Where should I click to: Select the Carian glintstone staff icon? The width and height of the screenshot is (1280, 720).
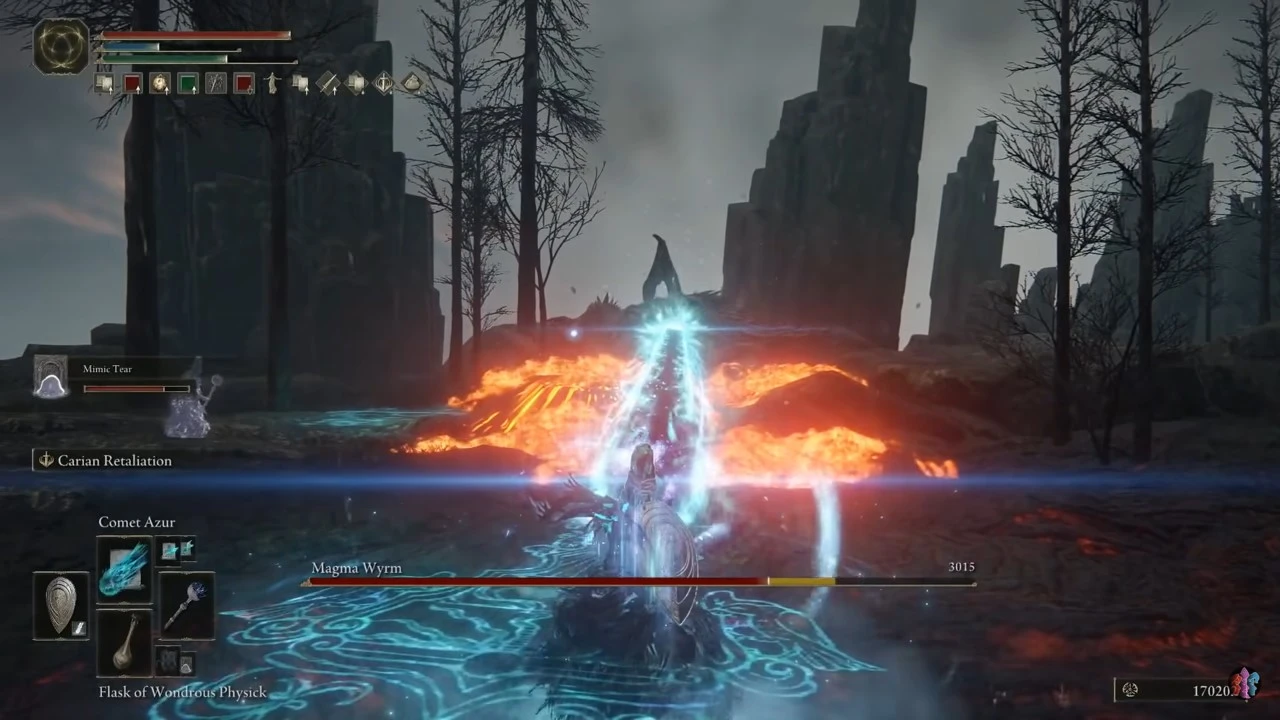point(186,605)
